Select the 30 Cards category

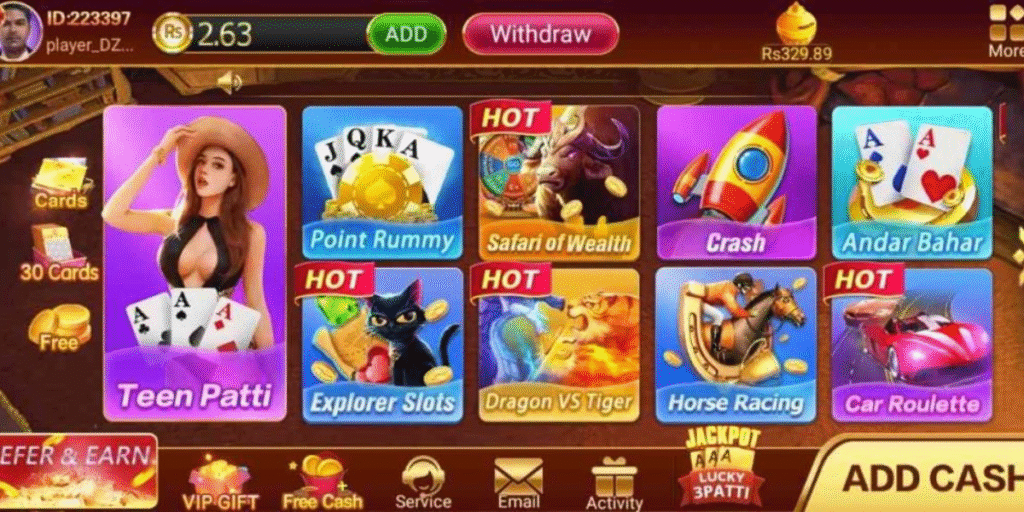point(60,254)
